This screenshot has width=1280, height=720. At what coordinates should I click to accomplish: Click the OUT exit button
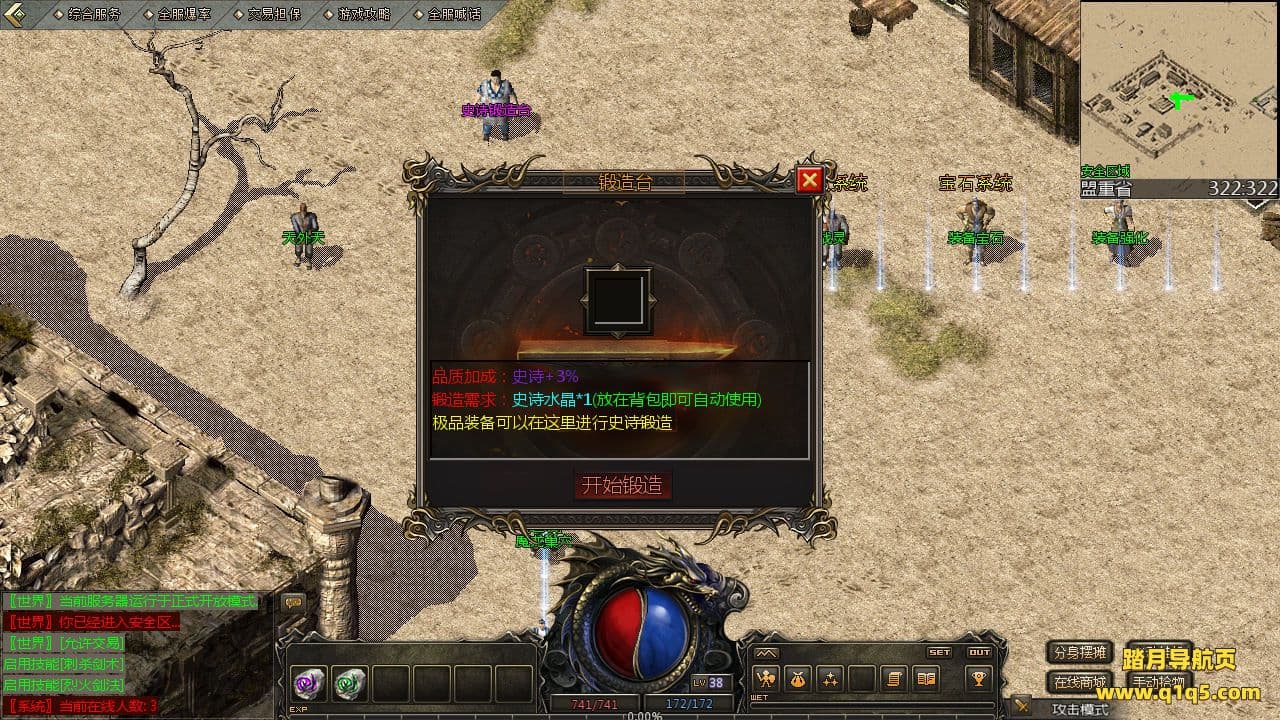pos(979,652)
